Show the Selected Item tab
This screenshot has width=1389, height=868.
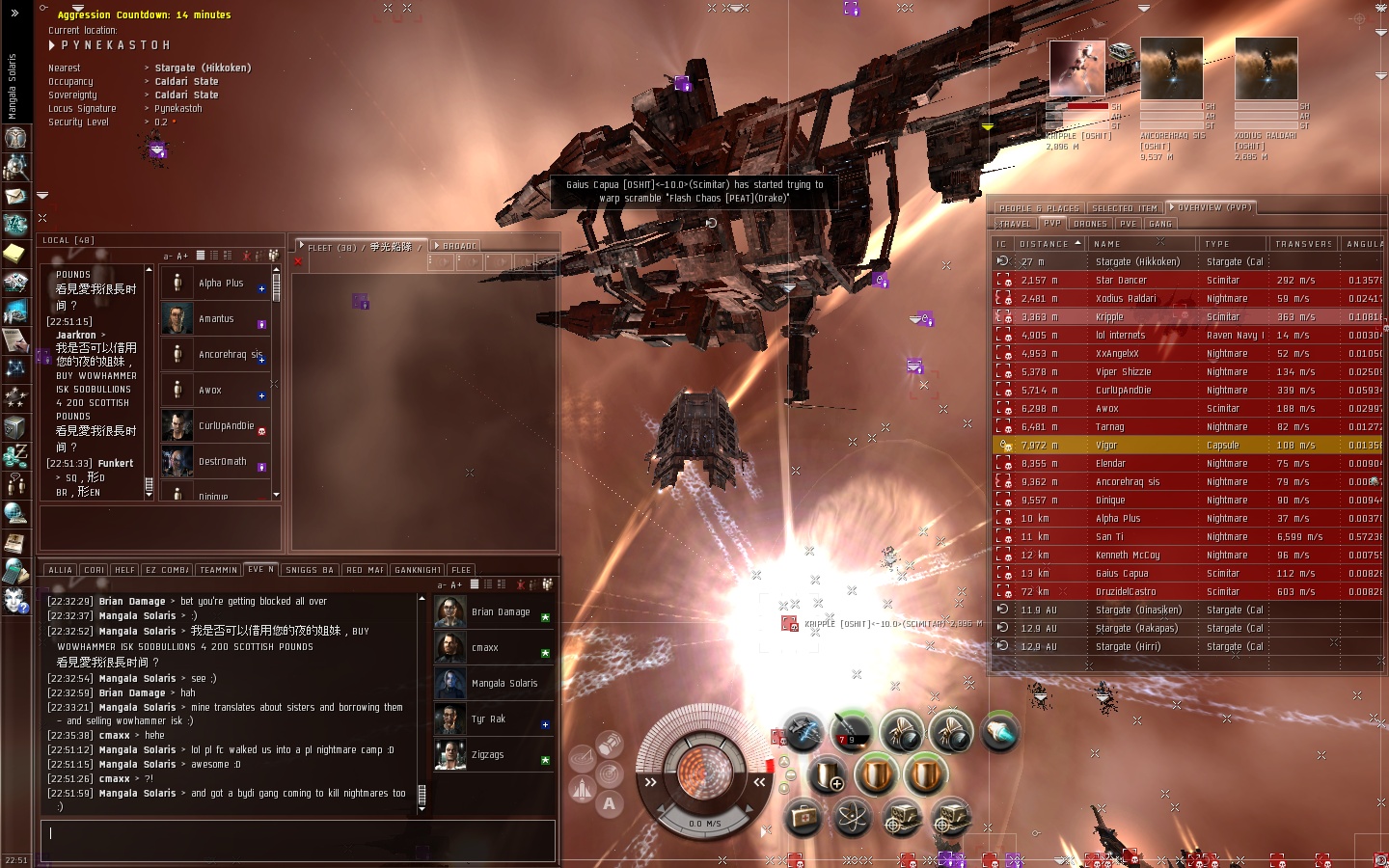[1124, 208]
